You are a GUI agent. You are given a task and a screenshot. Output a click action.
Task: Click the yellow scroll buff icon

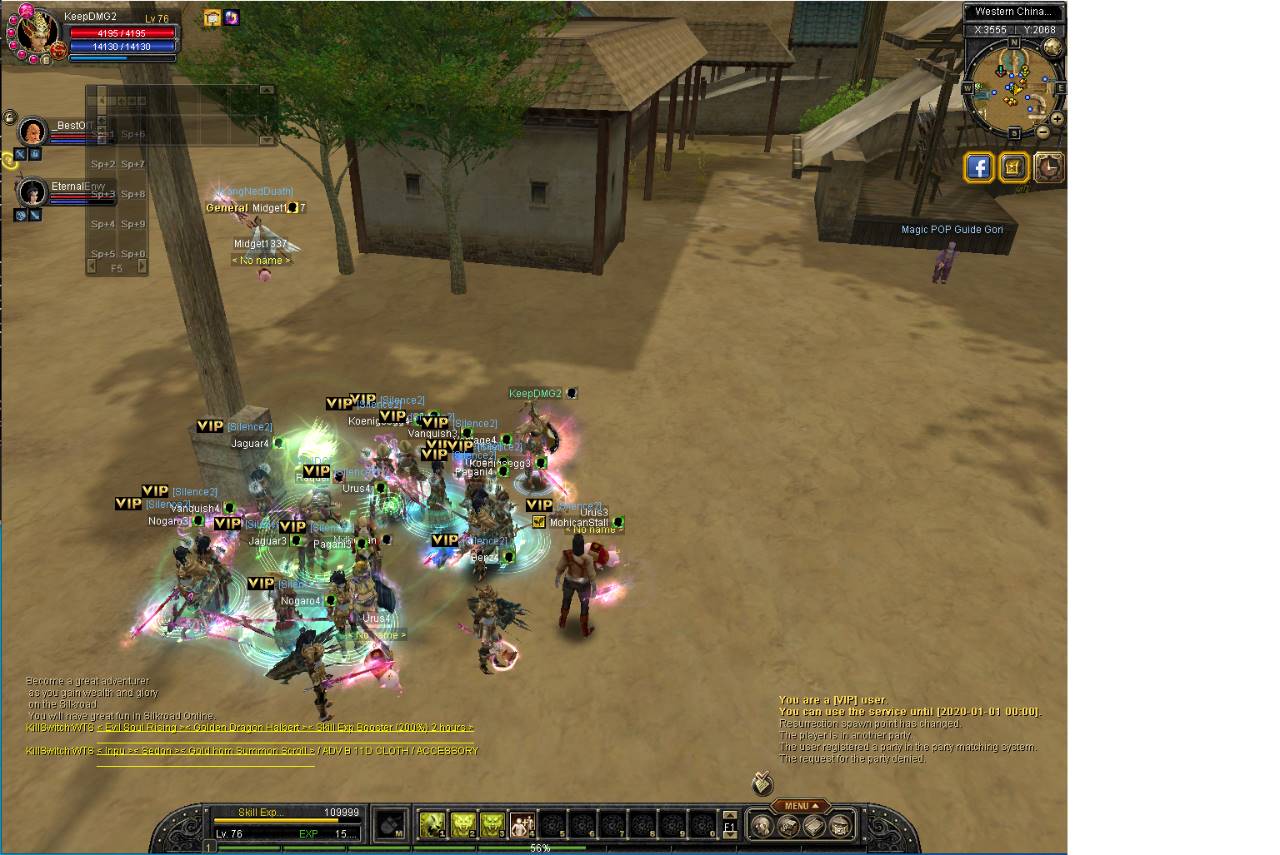click(x=212, y=17)
